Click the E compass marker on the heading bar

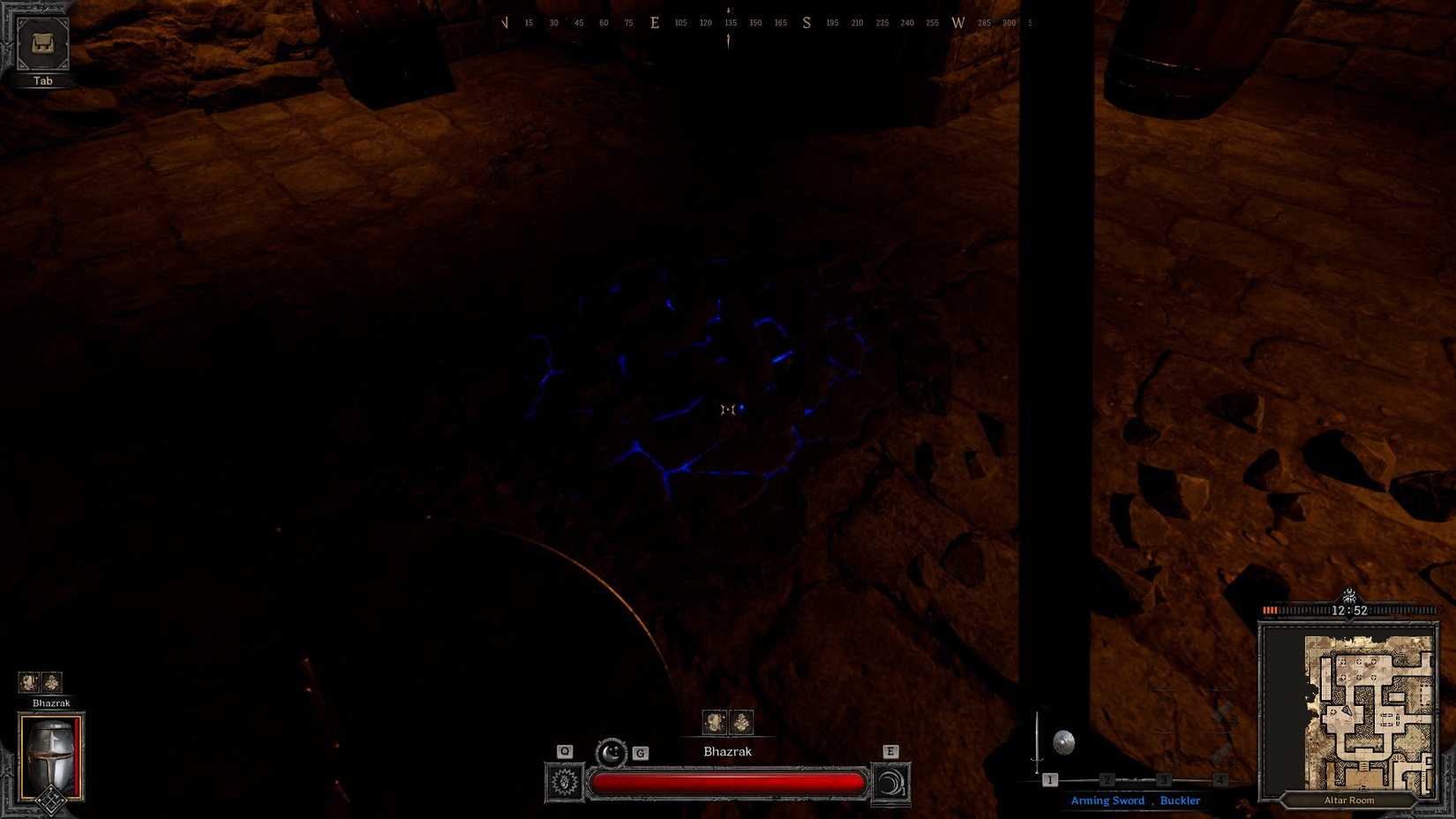click(654, 22)
